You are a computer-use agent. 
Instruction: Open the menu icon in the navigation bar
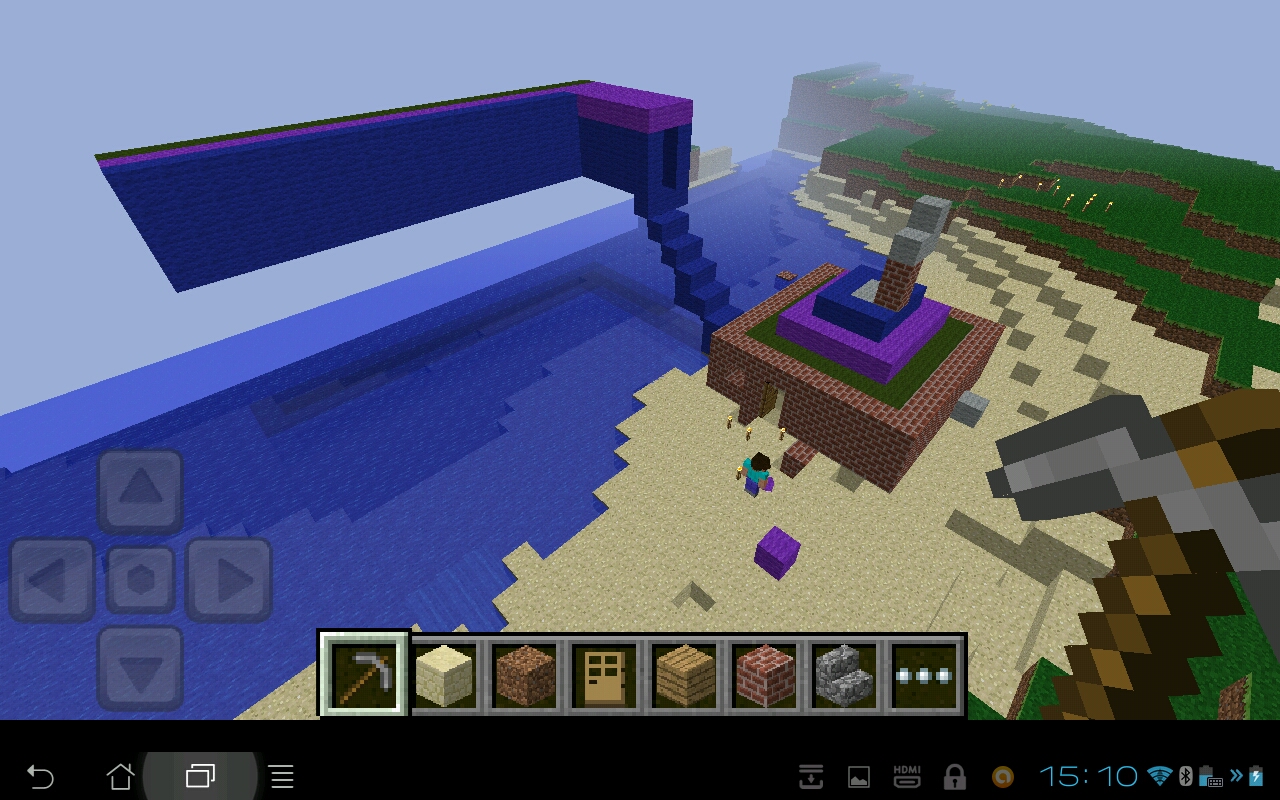280,776
